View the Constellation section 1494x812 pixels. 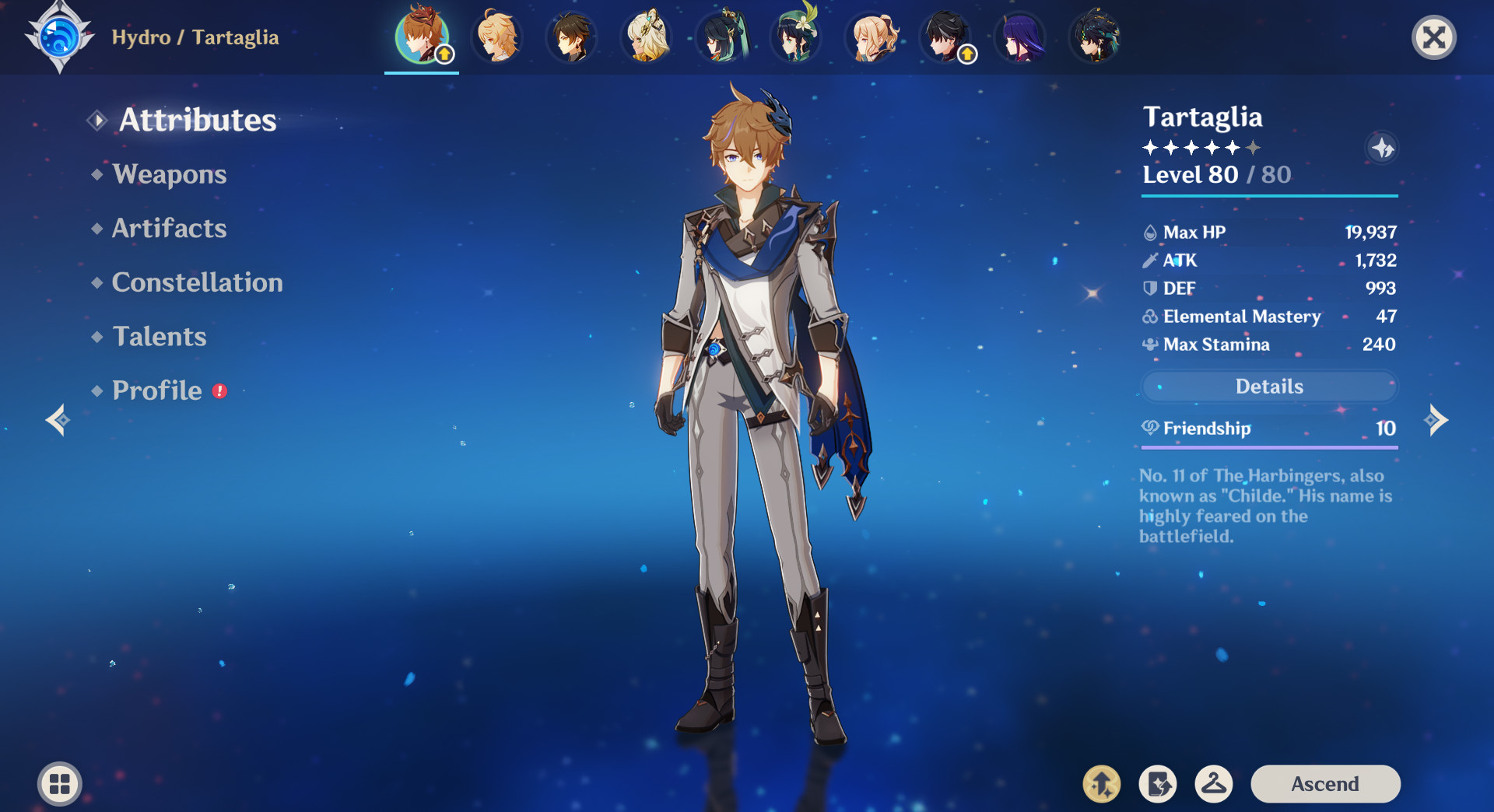pos(197,282)
